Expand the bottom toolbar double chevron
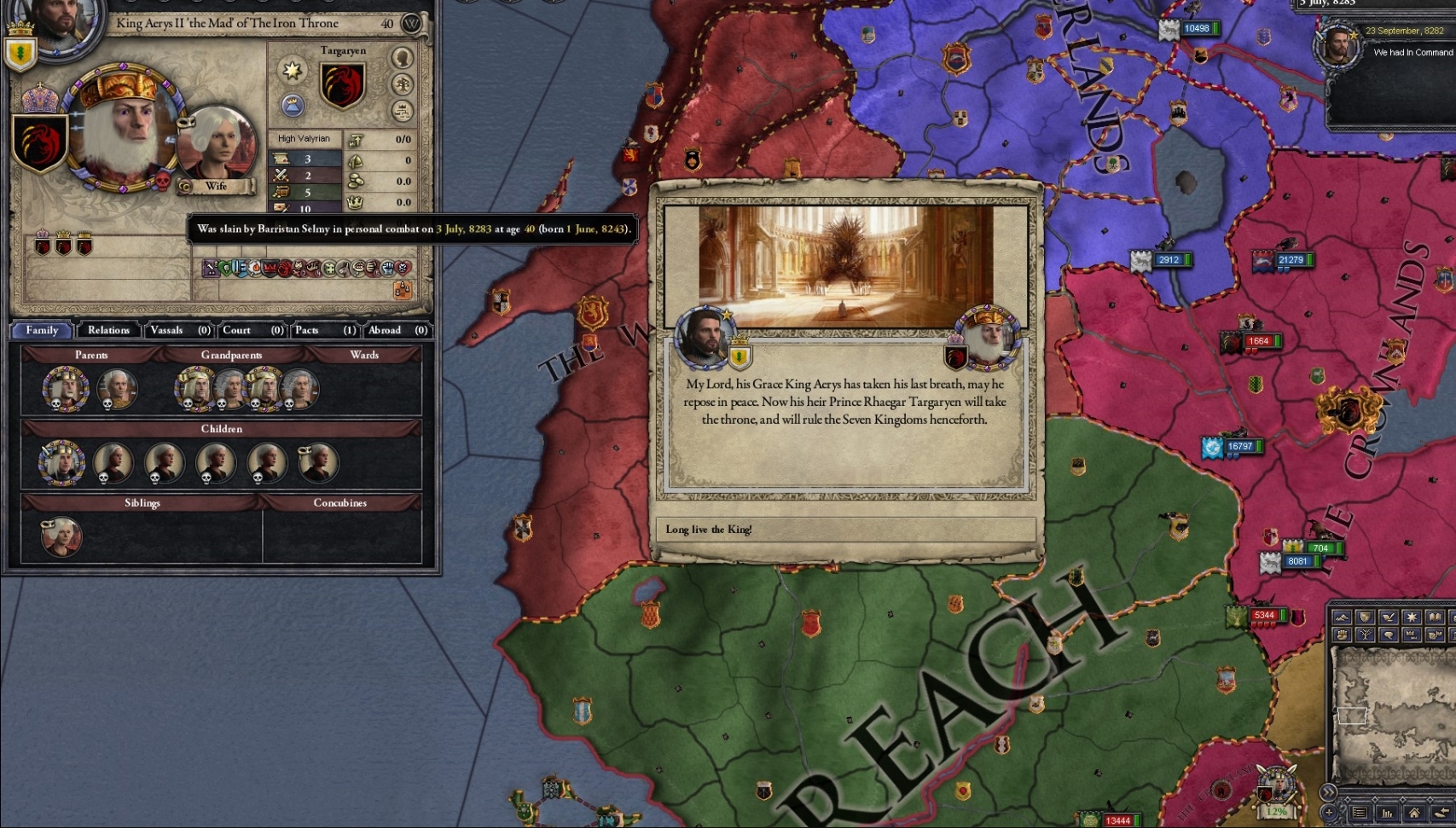 point(1329,790)
